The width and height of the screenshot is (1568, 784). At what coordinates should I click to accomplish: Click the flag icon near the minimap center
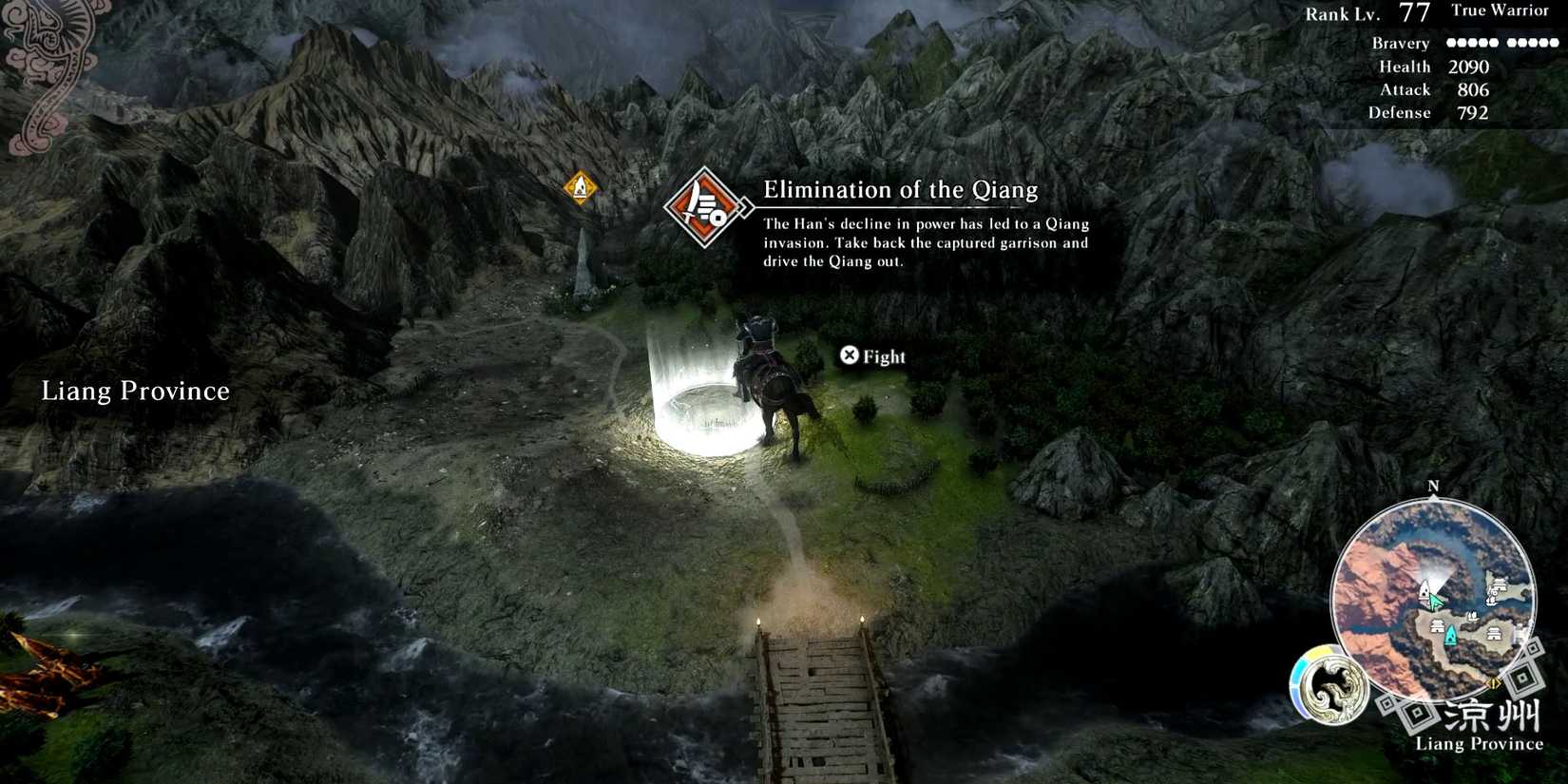1472,616
